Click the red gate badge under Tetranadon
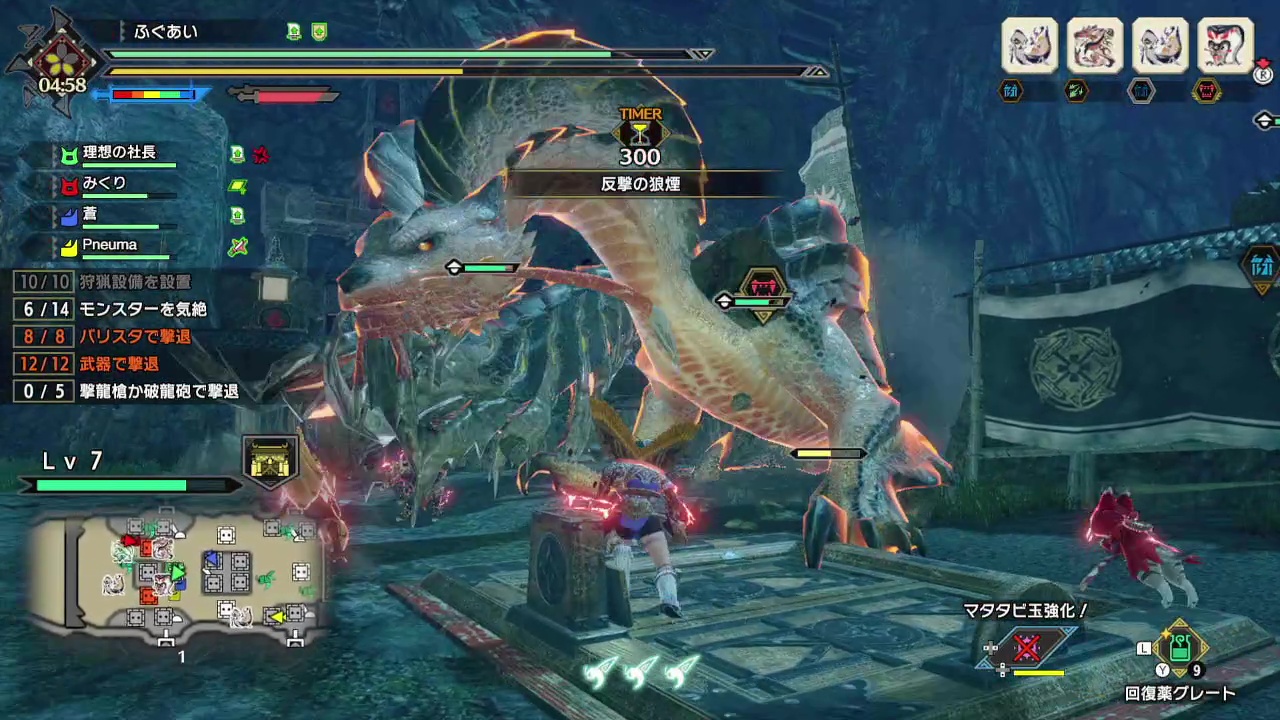 click(1207, 91)
